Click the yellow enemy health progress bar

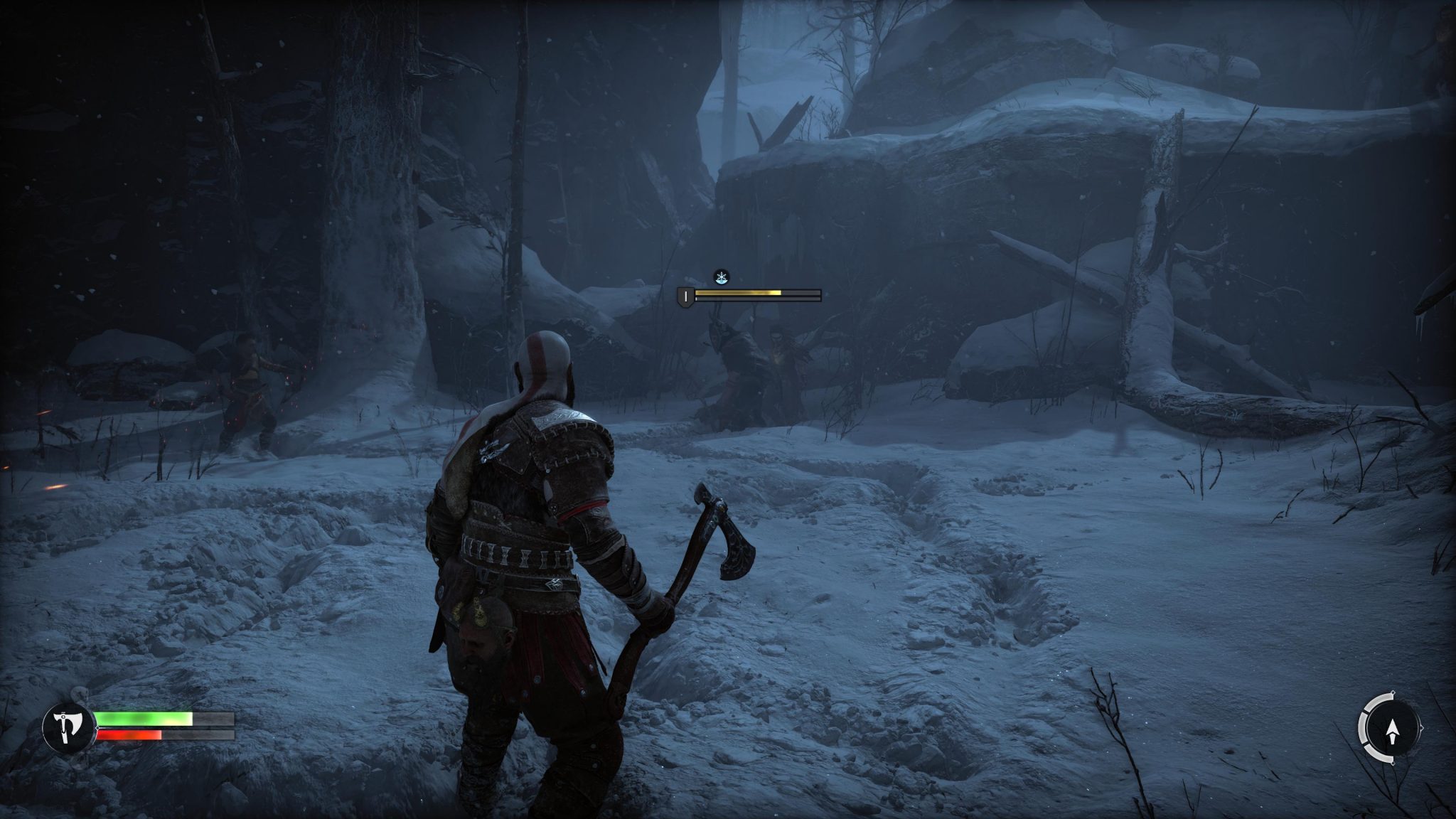pos(739,291)
